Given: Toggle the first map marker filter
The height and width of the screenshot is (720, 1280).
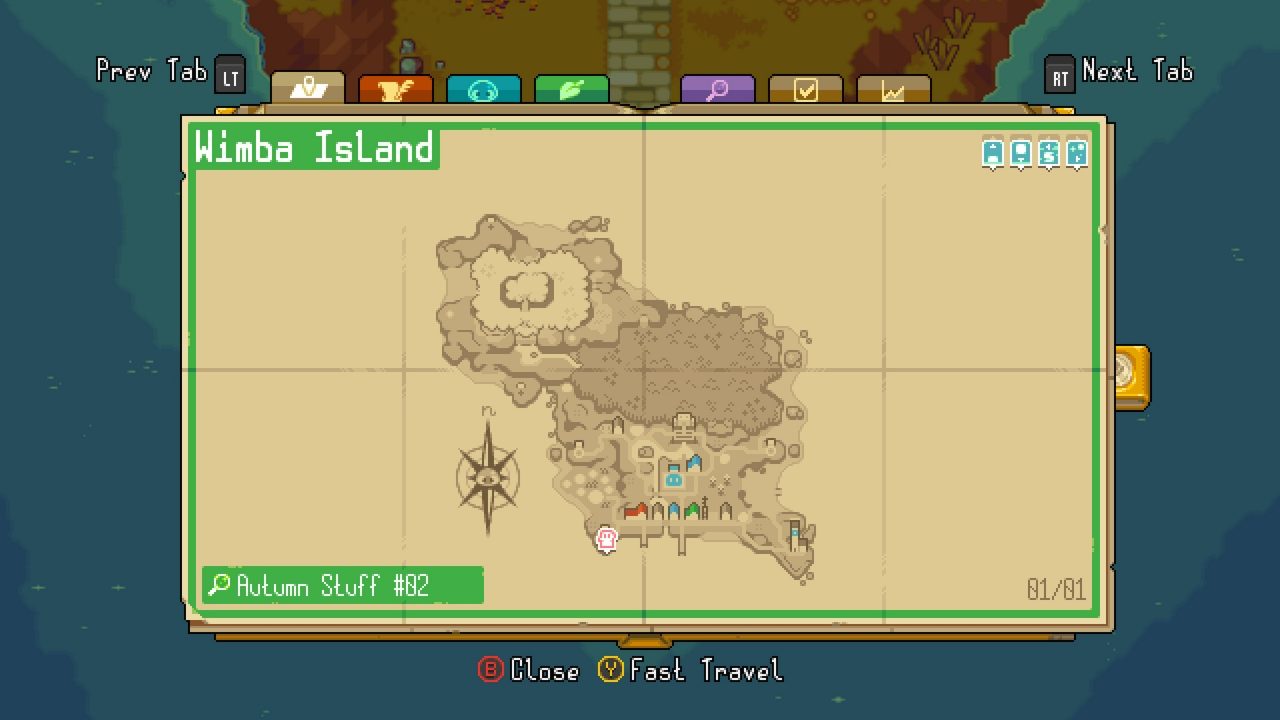Looking at the screenshot, I should click(x=993, y=150).
